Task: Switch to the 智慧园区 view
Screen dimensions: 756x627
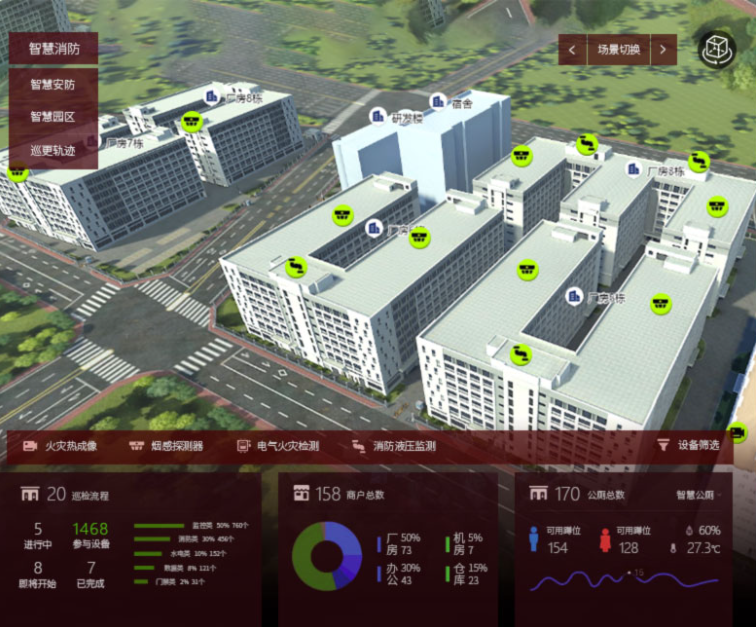Action: coord(53,117)
